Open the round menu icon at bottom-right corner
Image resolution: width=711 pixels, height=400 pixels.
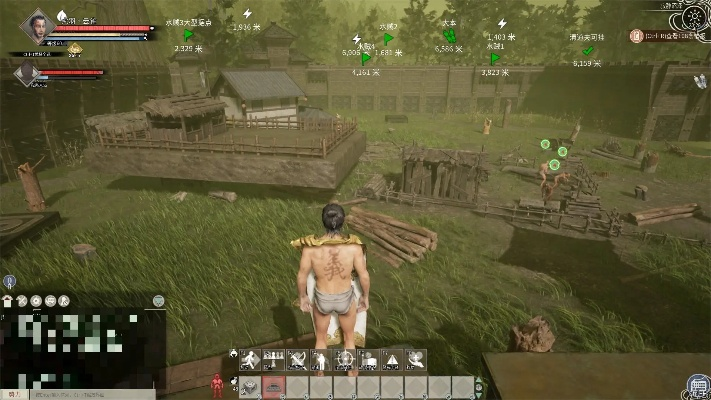pos(696,385)
